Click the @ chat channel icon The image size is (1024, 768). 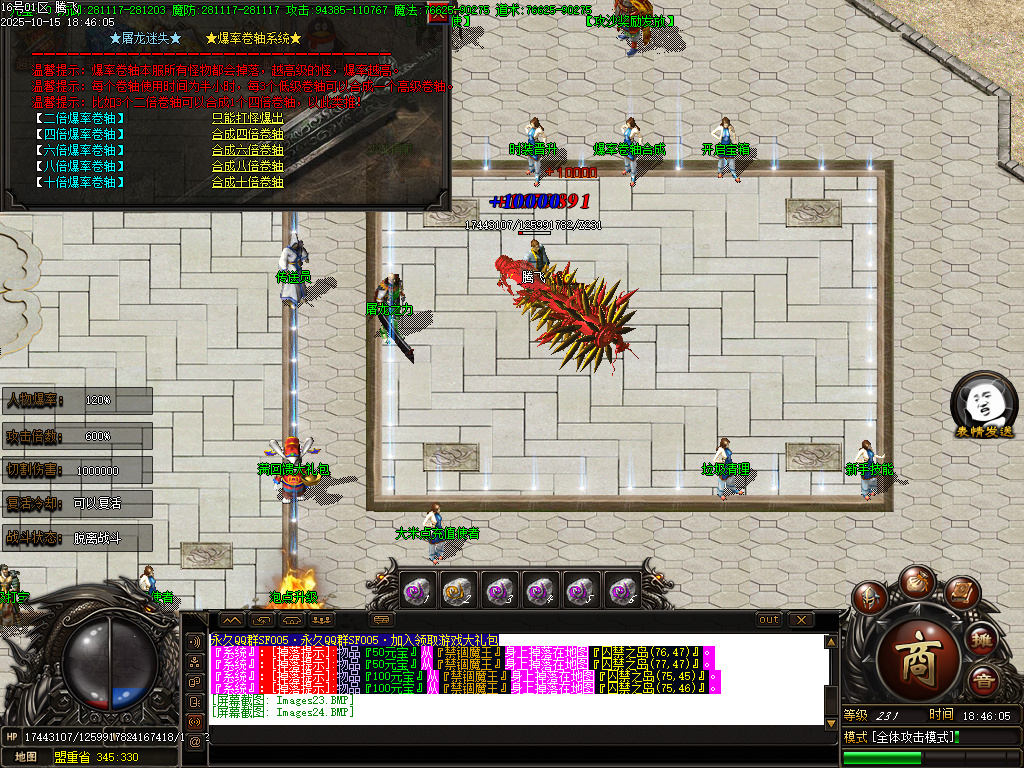point(195,742)
